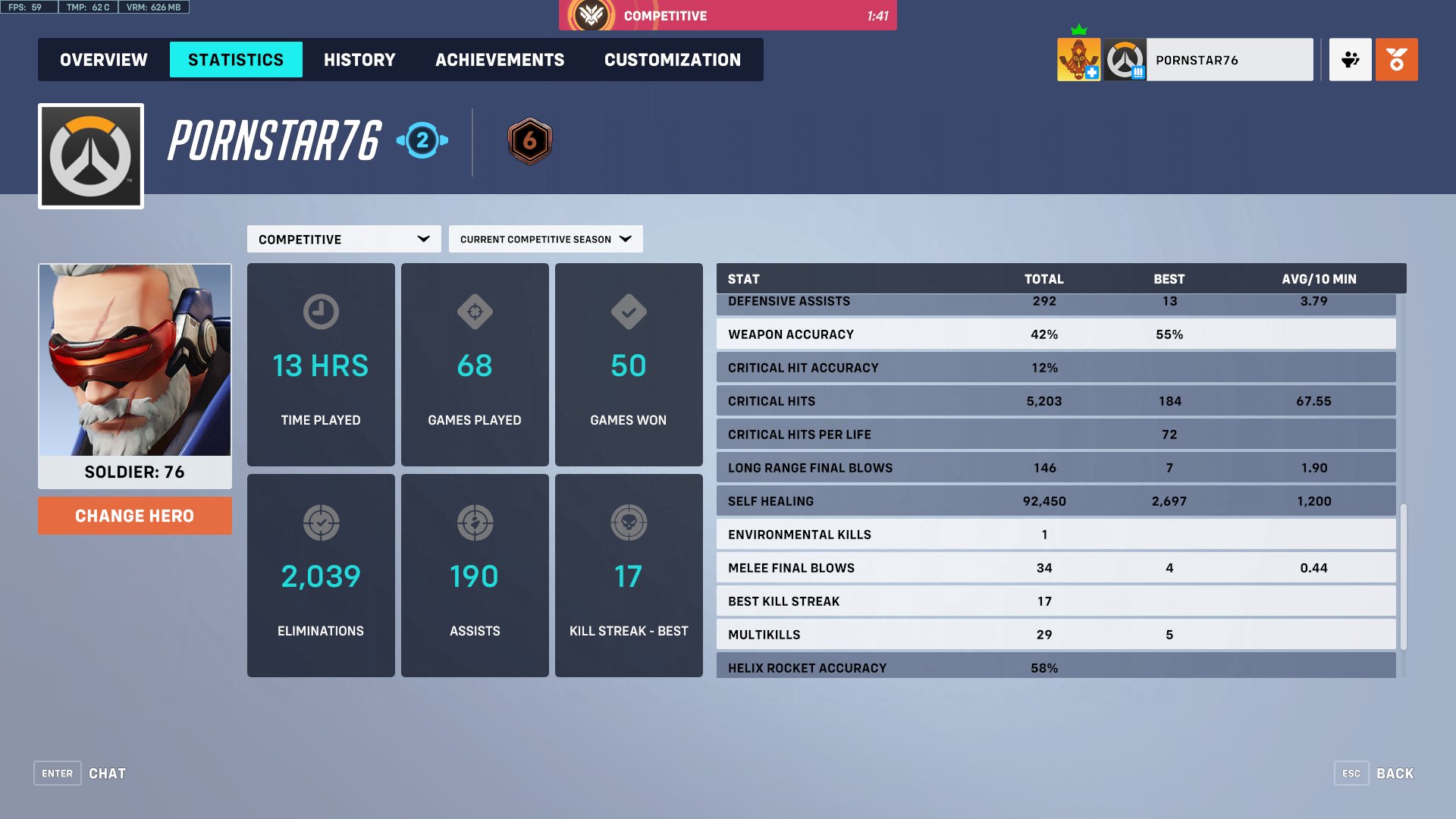Switch to the HISTORY tab
1456x819 pixels.
[x=359, y=59]
